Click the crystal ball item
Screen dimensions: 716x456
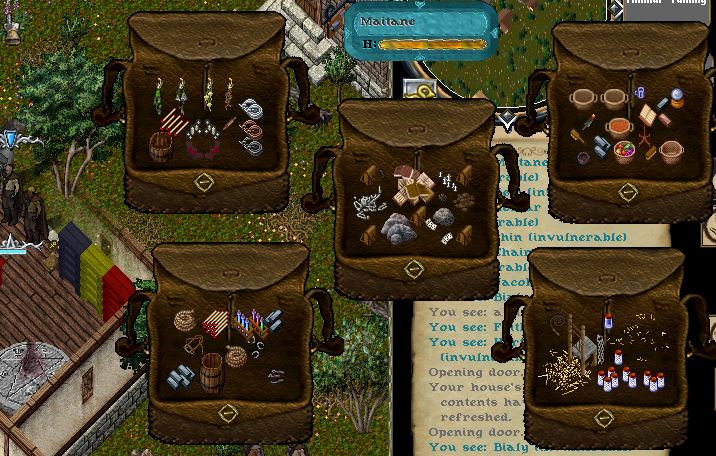(676, 98)
